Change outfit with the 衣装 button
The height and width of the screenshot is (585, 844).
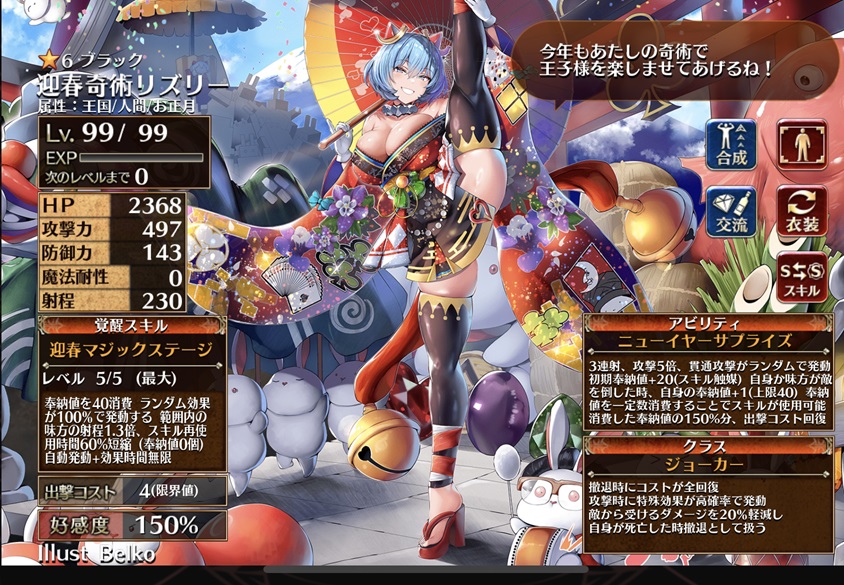pyautogui.click(x=802, y=211)
